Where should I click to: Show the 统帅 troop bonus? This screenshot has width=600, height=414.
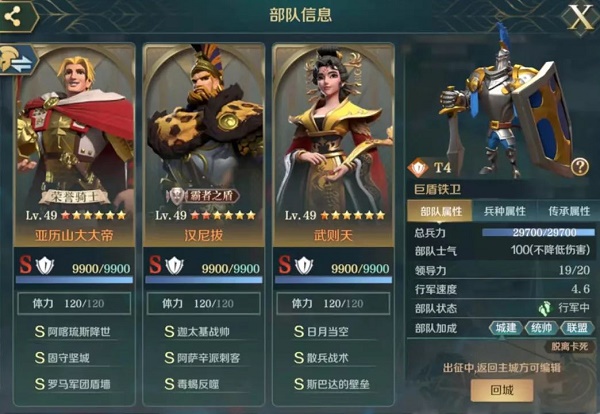click(541, 328)
